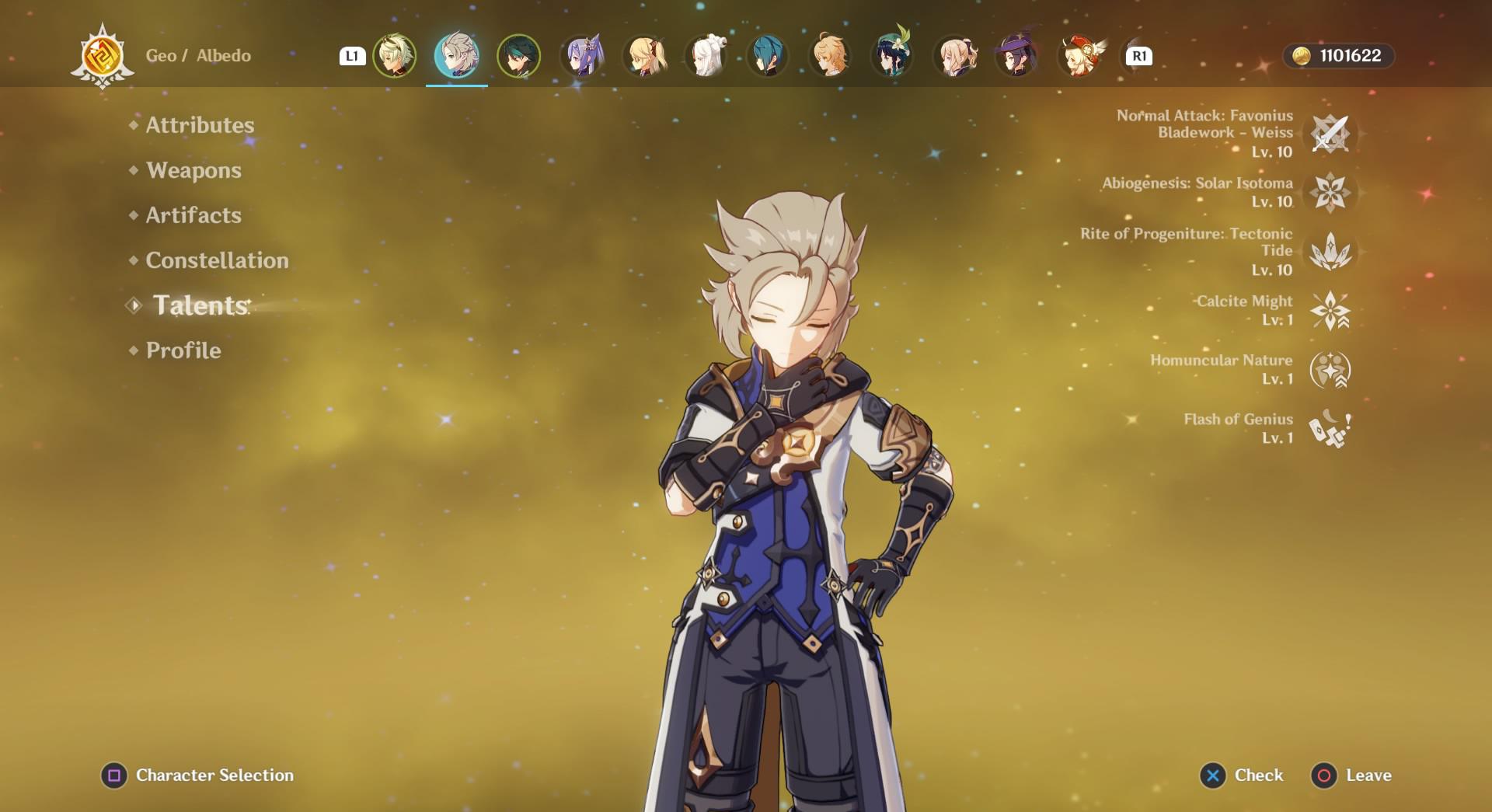Open the Weapons section
This screenshot has width=1492, height=812.
click(193, 170)
